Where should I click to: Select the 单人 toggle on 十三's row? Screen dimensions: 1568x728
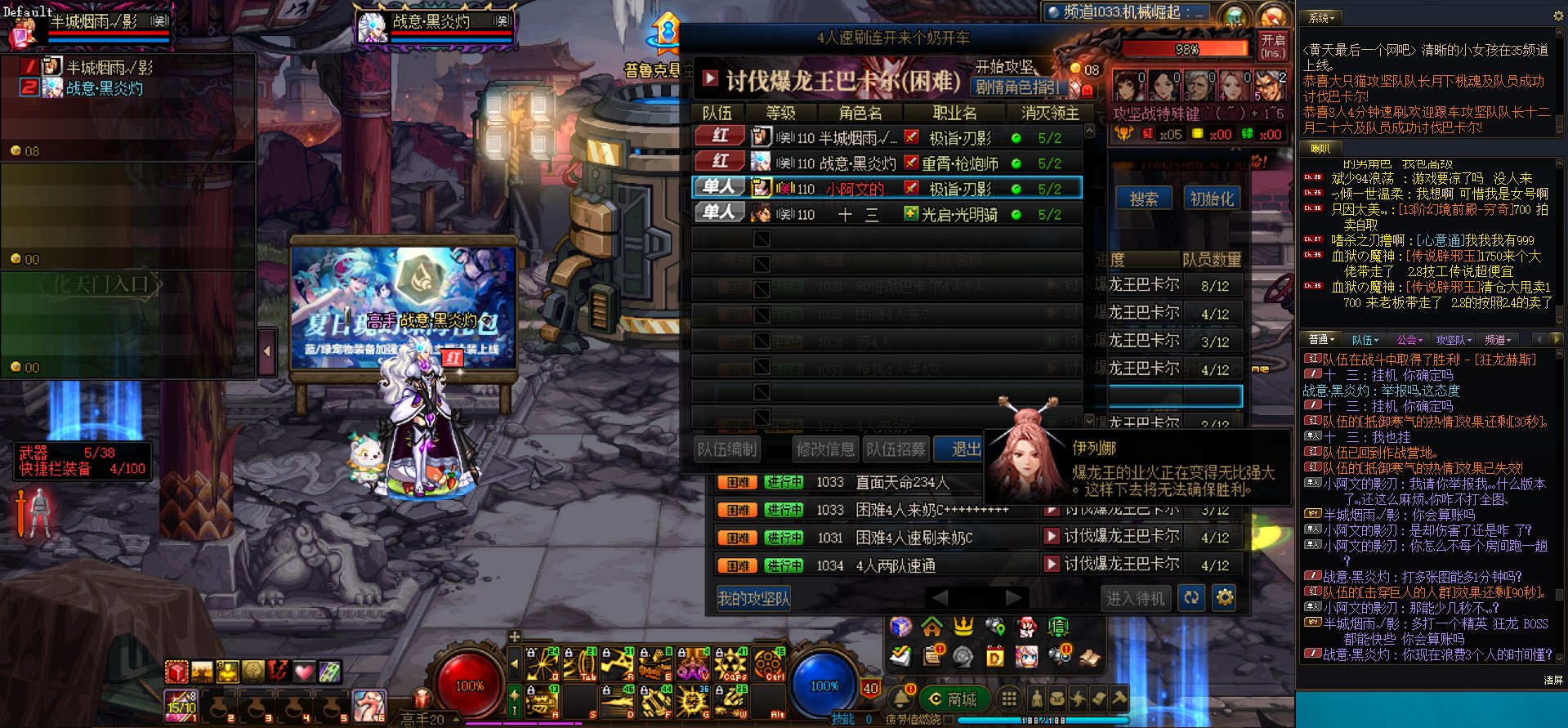(717, 214)
